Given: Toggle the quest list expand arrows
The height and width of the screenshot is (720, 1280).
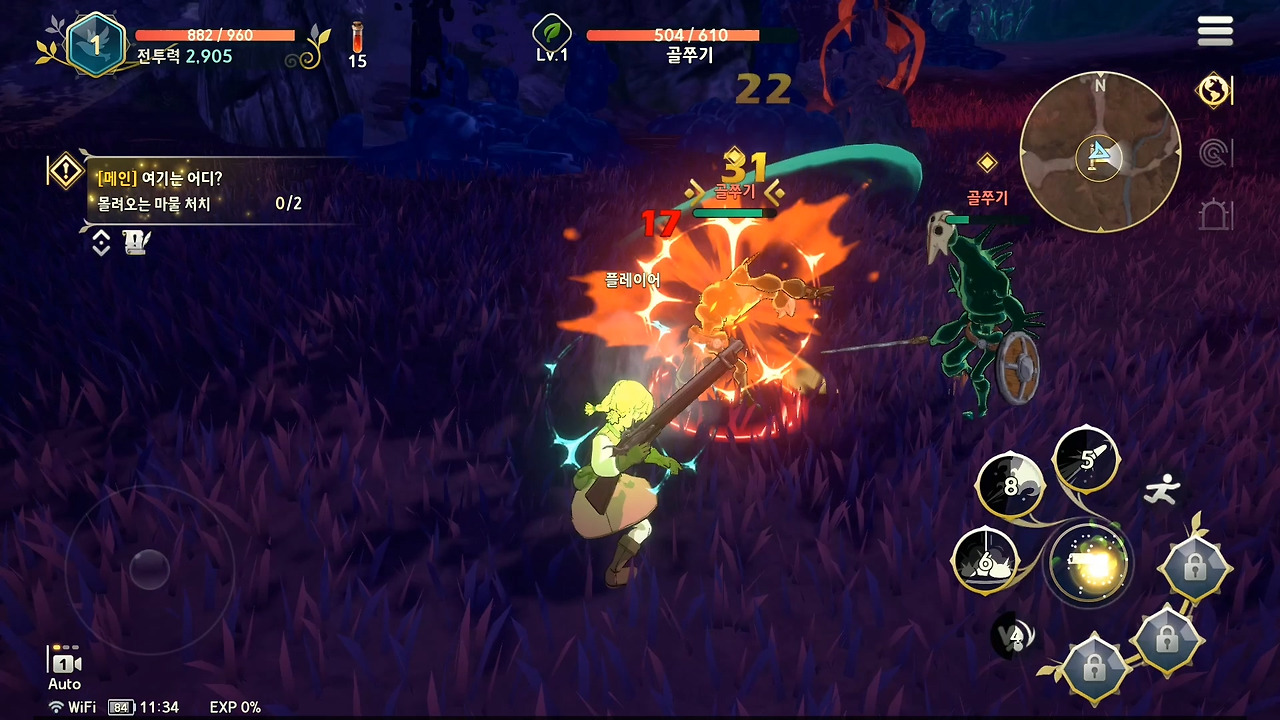Looking at the screenshot, I should point(101,242).
